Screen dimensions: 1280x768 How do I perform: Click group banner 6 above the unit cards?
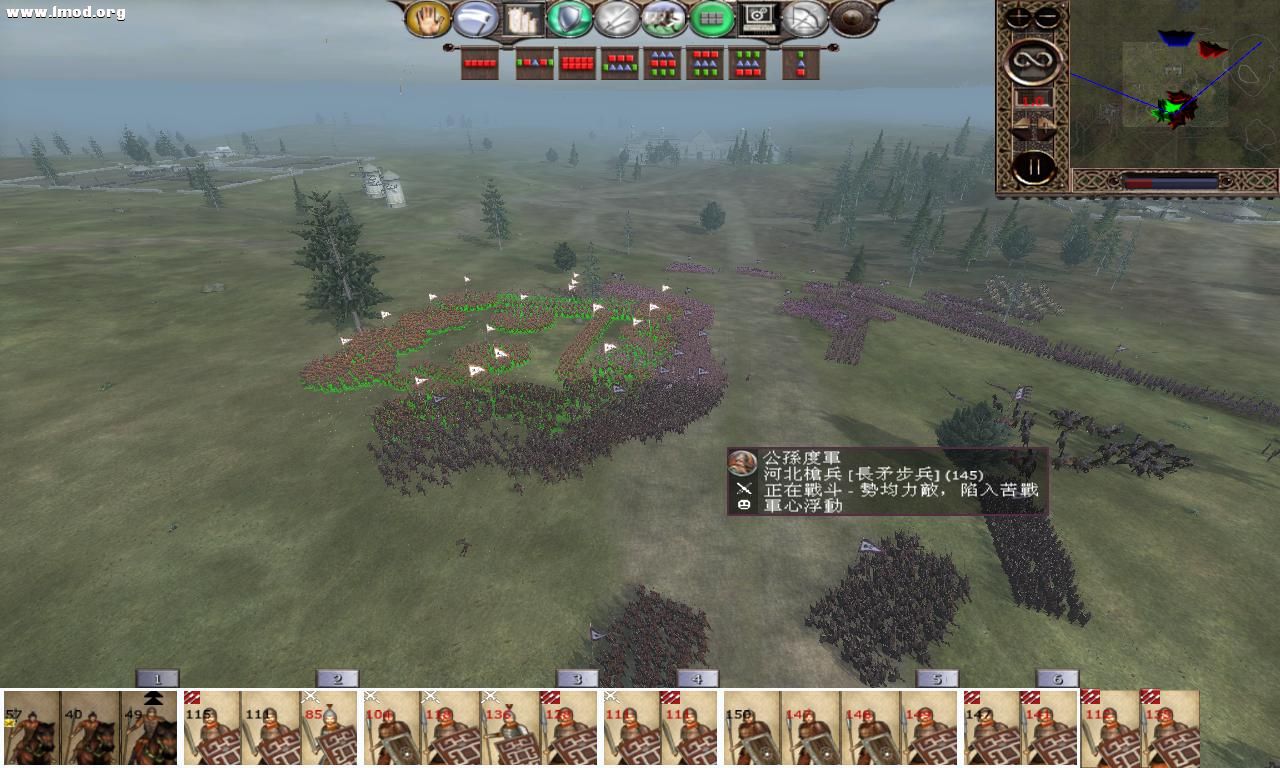click(x=1057, y=677)
